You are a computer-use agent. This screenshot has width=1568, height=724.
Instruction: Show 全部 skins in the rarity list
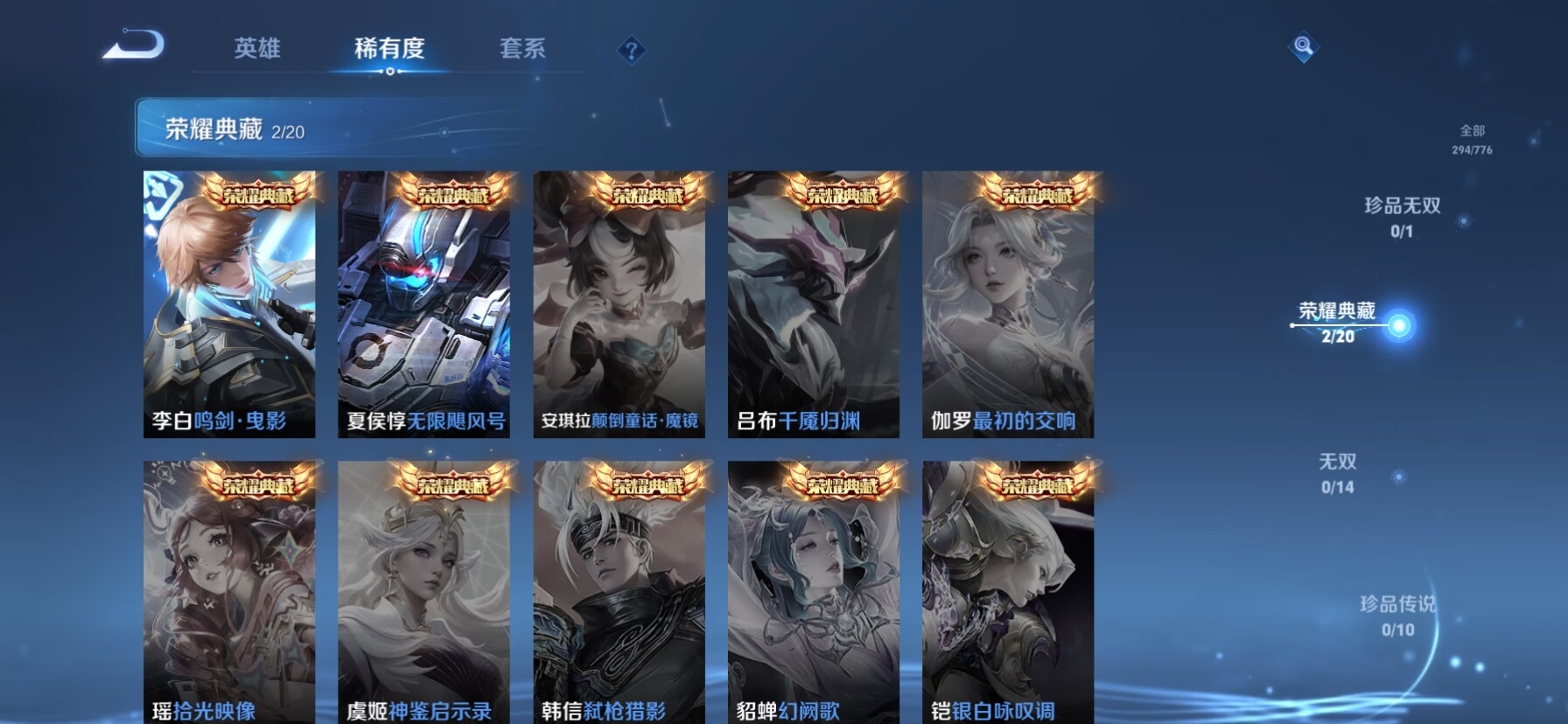pyautogui.click(x=1472, y=139)
